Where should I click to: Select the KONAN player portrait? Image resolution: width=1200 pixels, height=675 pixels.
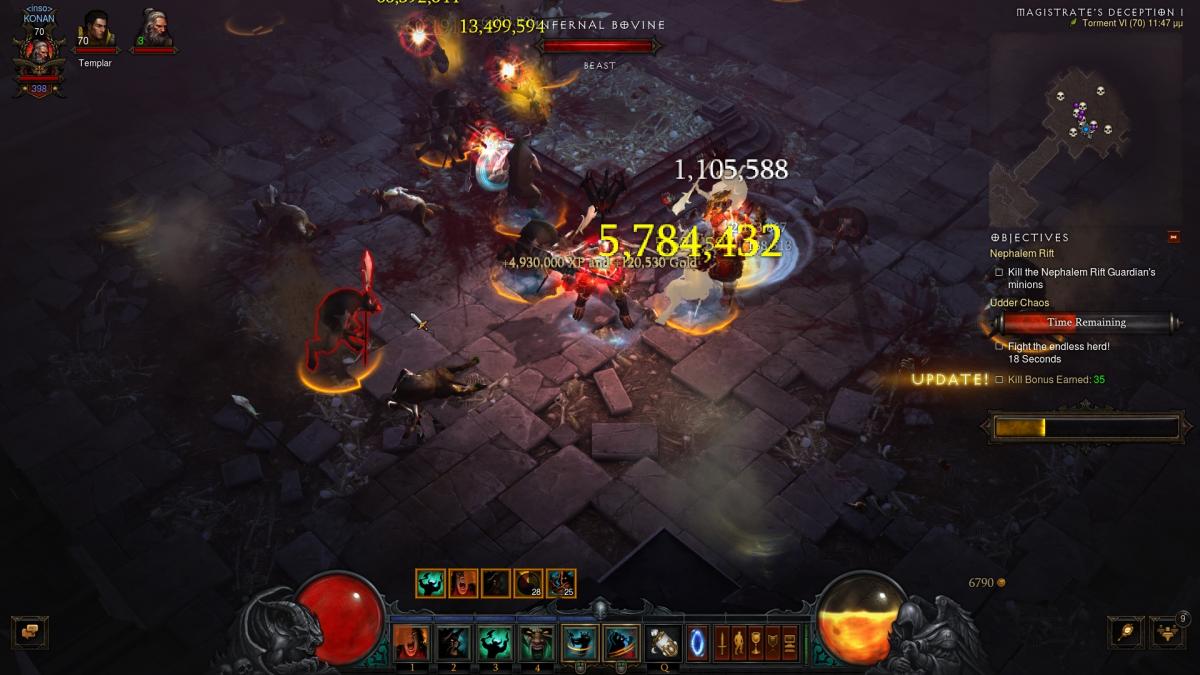[39, 52]
